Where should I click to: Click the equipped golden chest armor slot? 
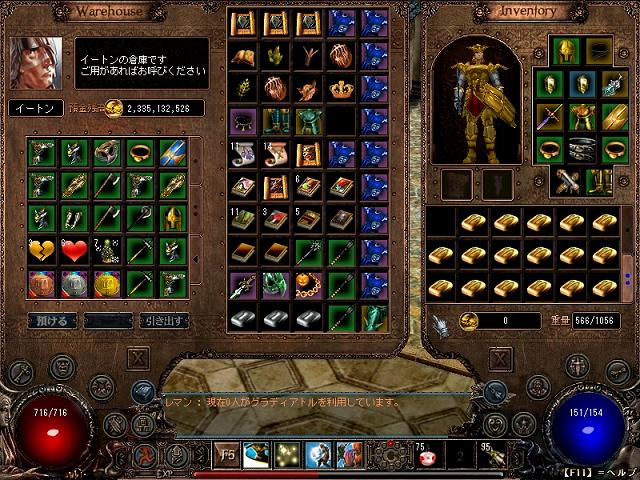582,116
